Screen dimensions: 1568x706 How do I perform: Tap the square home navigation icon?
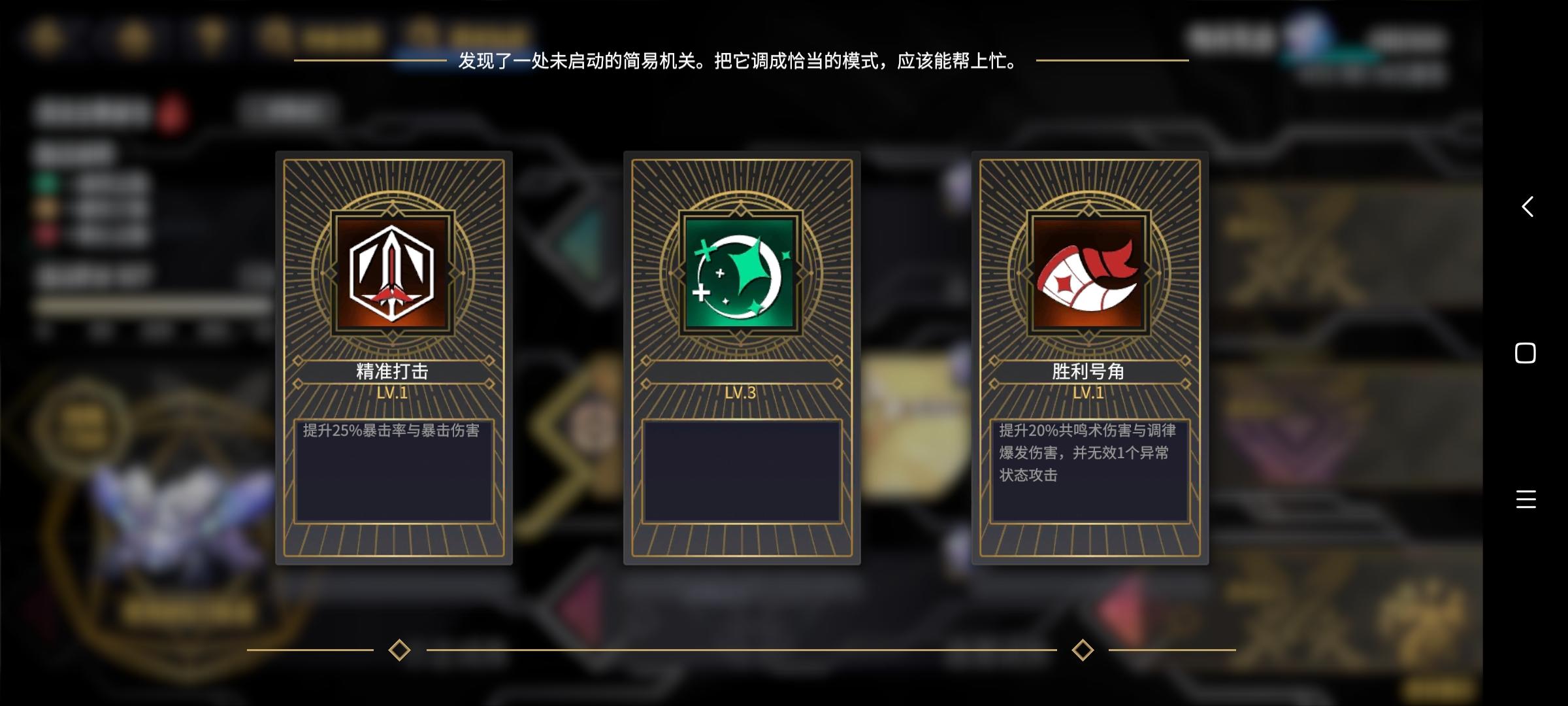1524,353
